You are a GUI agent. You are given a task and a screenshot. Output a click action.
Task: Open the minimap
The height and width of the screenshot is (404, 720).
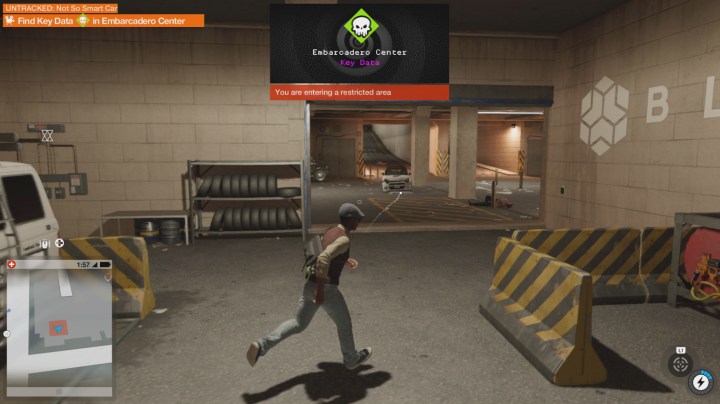[60, 322]
